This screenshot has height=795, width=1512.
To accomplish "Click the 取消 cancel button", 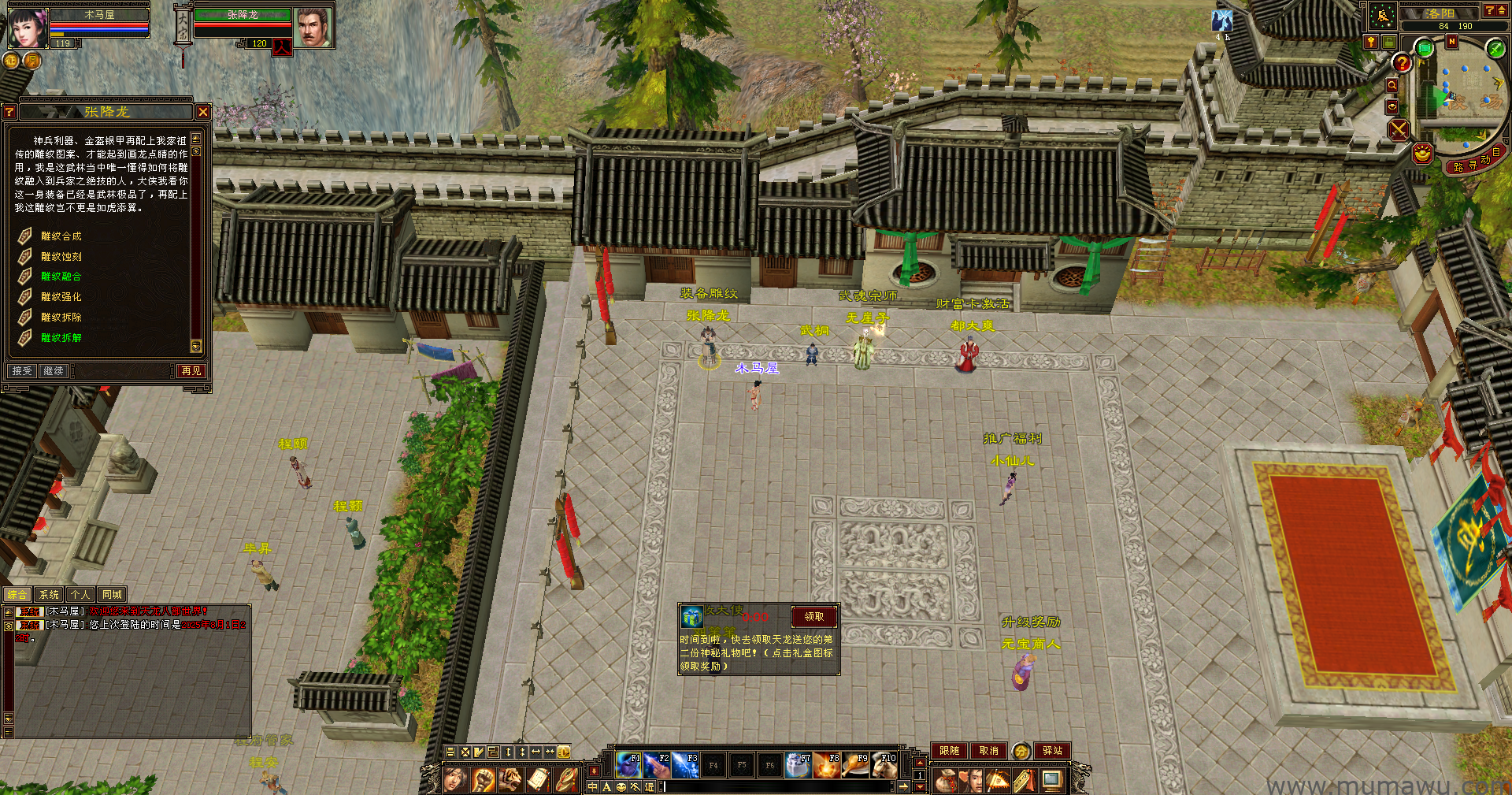I will [x=988, y=751].
